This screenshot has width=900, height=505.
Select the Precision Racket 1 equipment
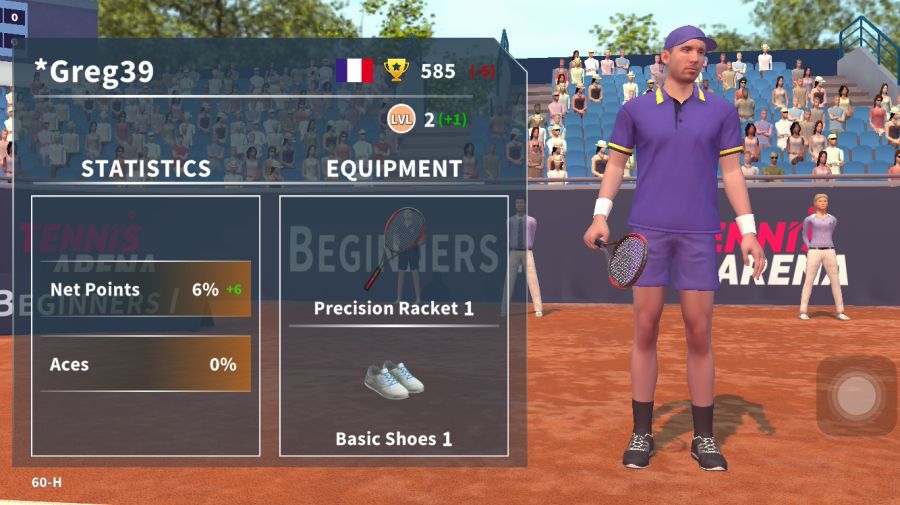[393, 262]
